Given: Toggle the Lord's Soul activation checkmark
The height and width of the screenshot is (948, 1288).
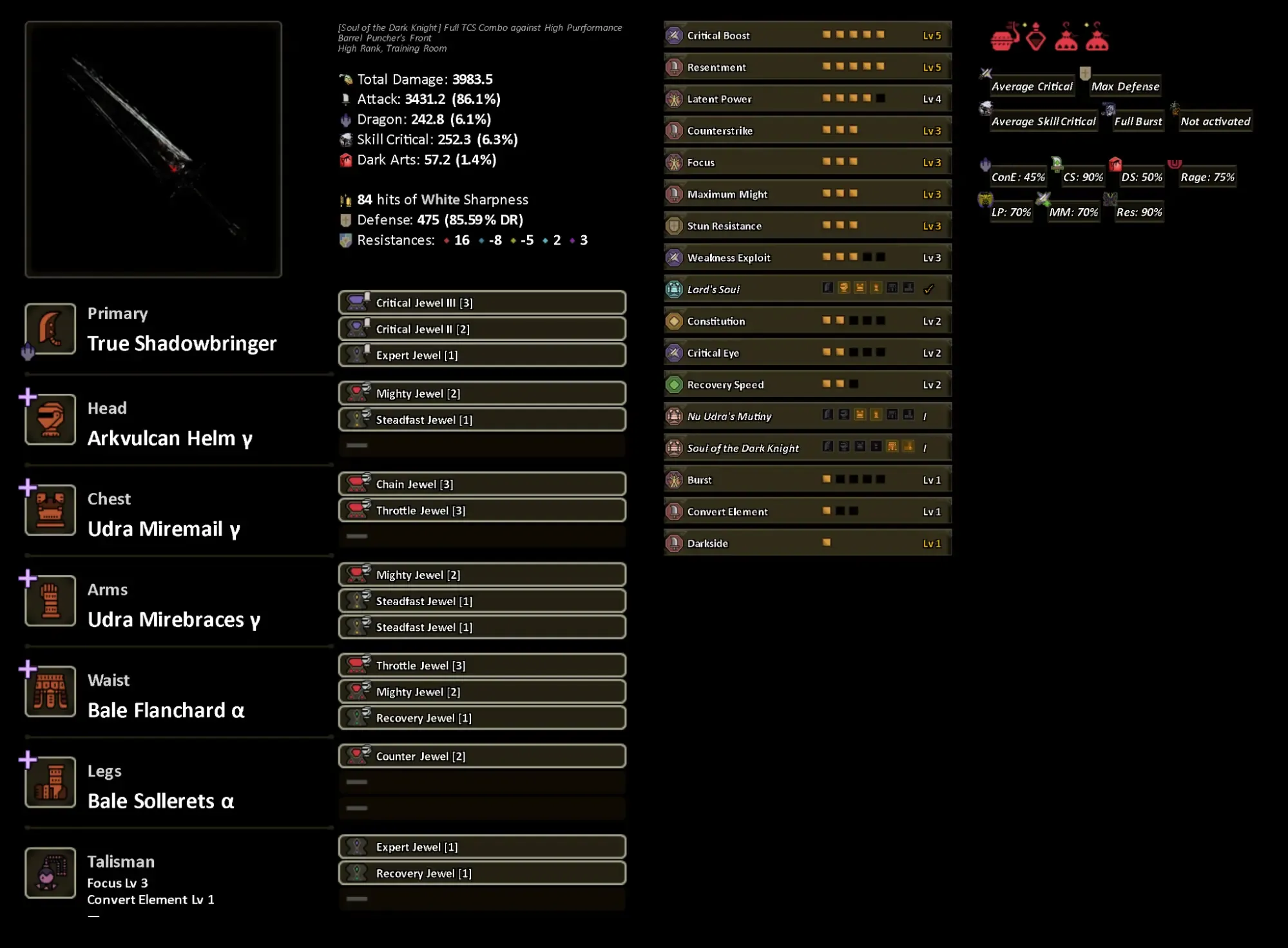Looking at the screenshot, I should click(929, 289).
